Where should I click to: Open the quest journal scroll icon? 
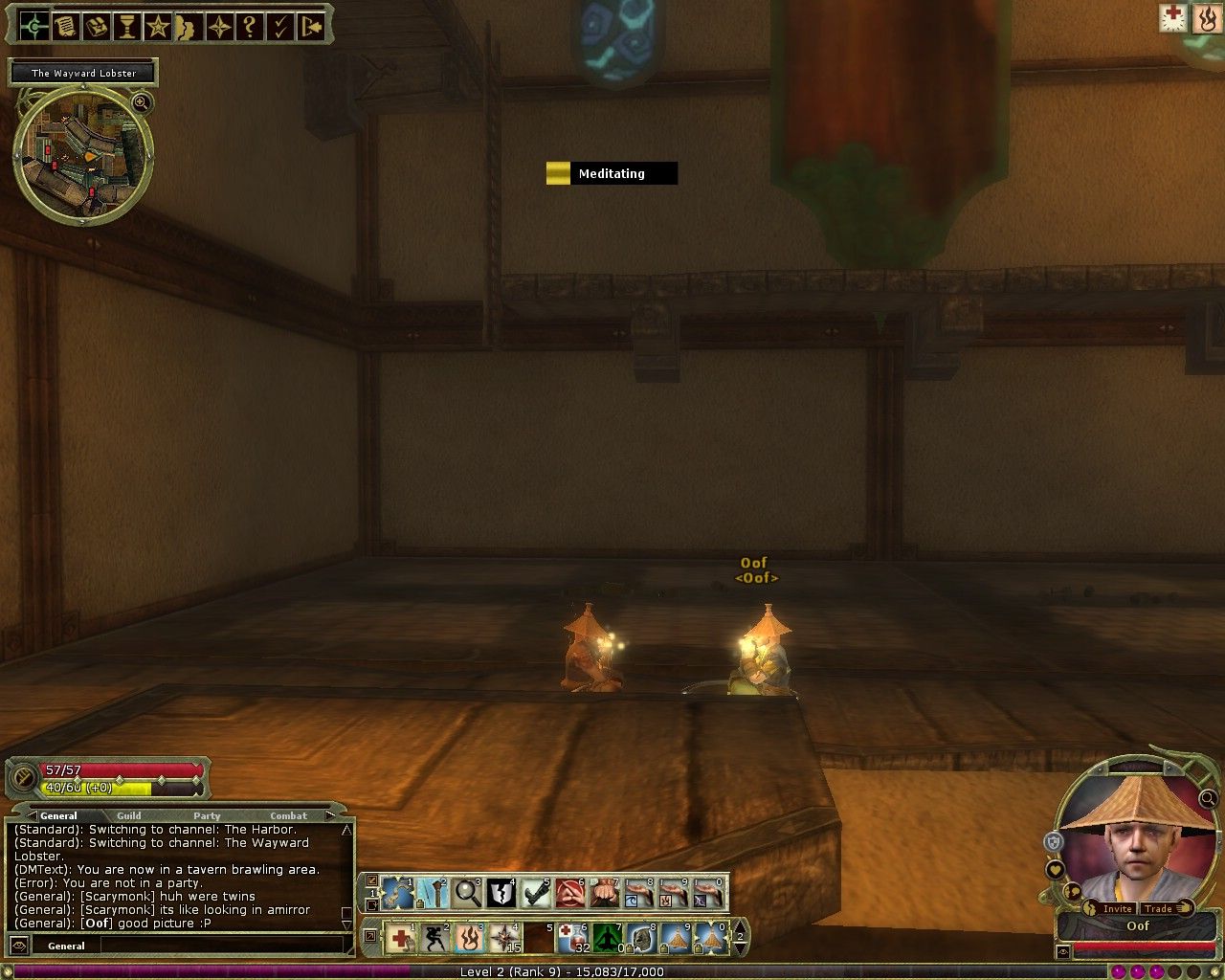pyautogui.click(x=65, y=27)
